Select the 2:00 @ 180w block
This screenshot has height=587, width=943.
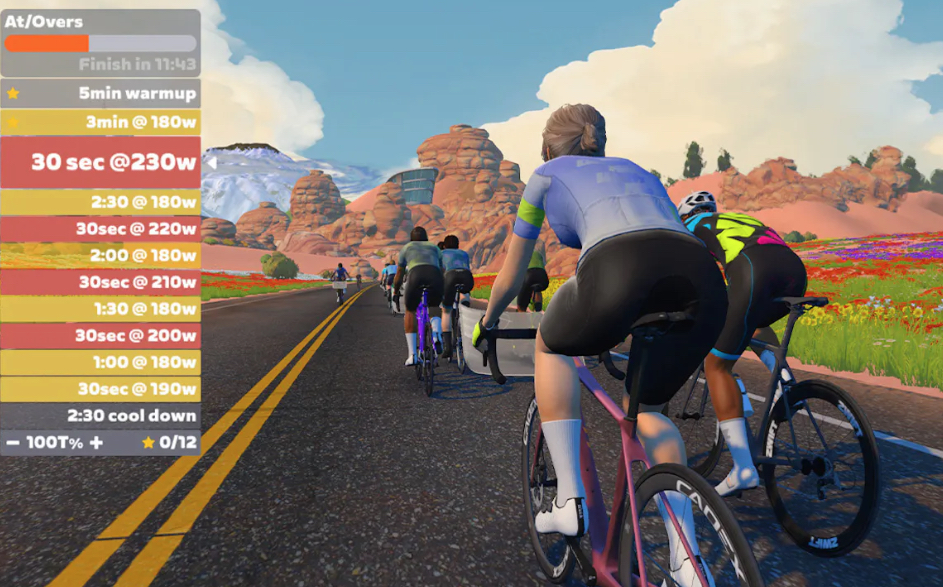pyautogui.click(x=100, y=256)
